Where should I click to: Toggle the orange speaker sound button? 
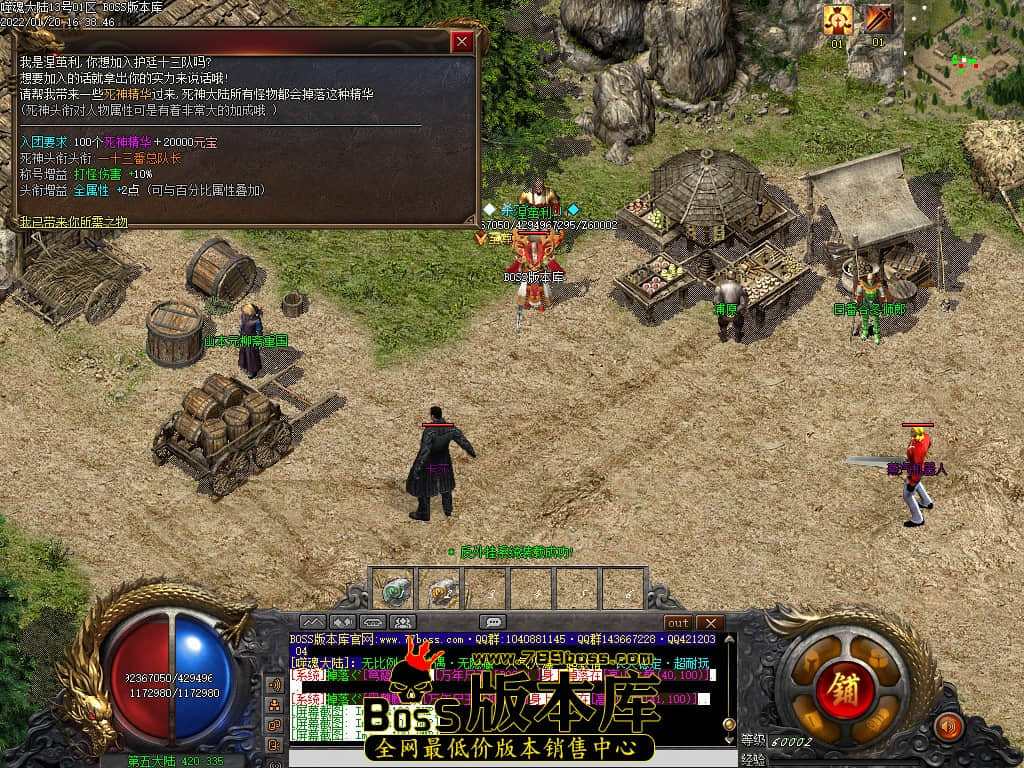point(947,725)
